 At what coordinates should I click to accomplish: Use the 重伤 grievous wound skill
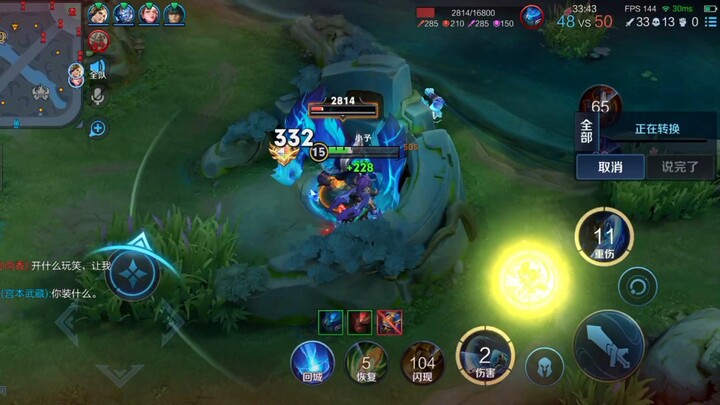(x=604, y=238)
